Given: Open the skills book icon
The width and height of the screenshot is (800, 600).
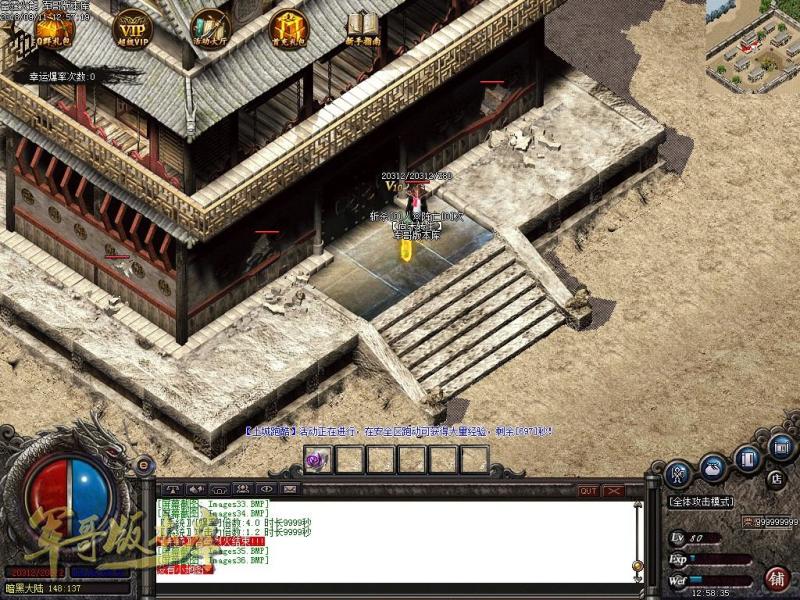Looking at the screenshot, I should click(748, 459).
